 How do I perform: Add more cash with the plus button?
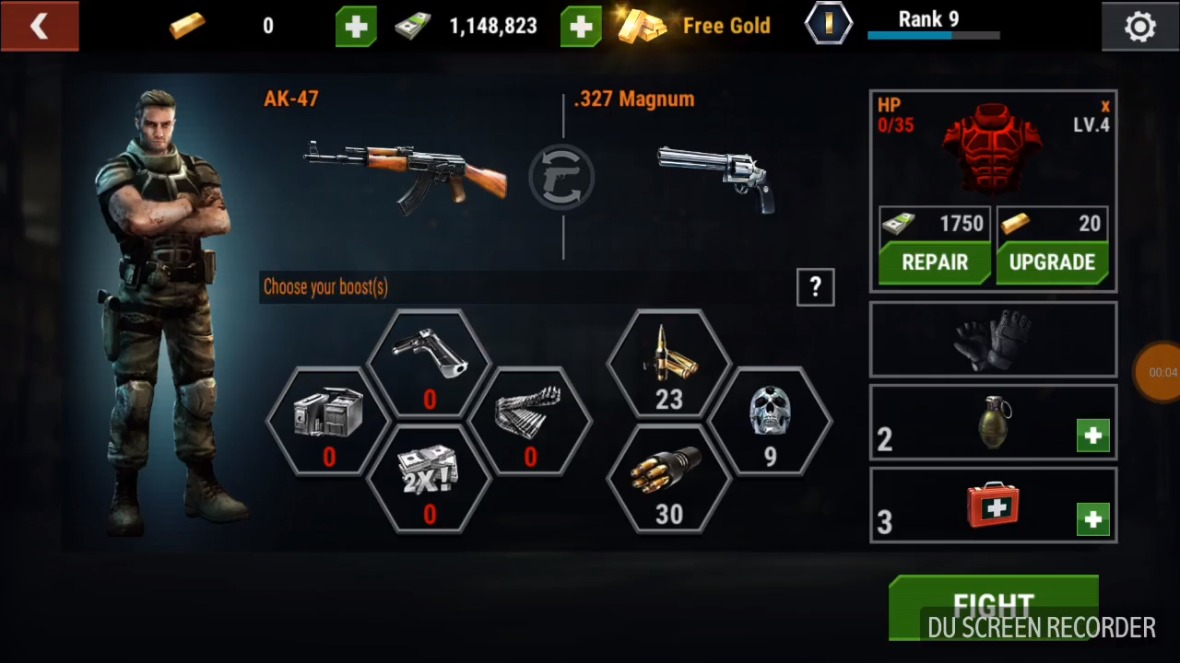coord(581,26)
